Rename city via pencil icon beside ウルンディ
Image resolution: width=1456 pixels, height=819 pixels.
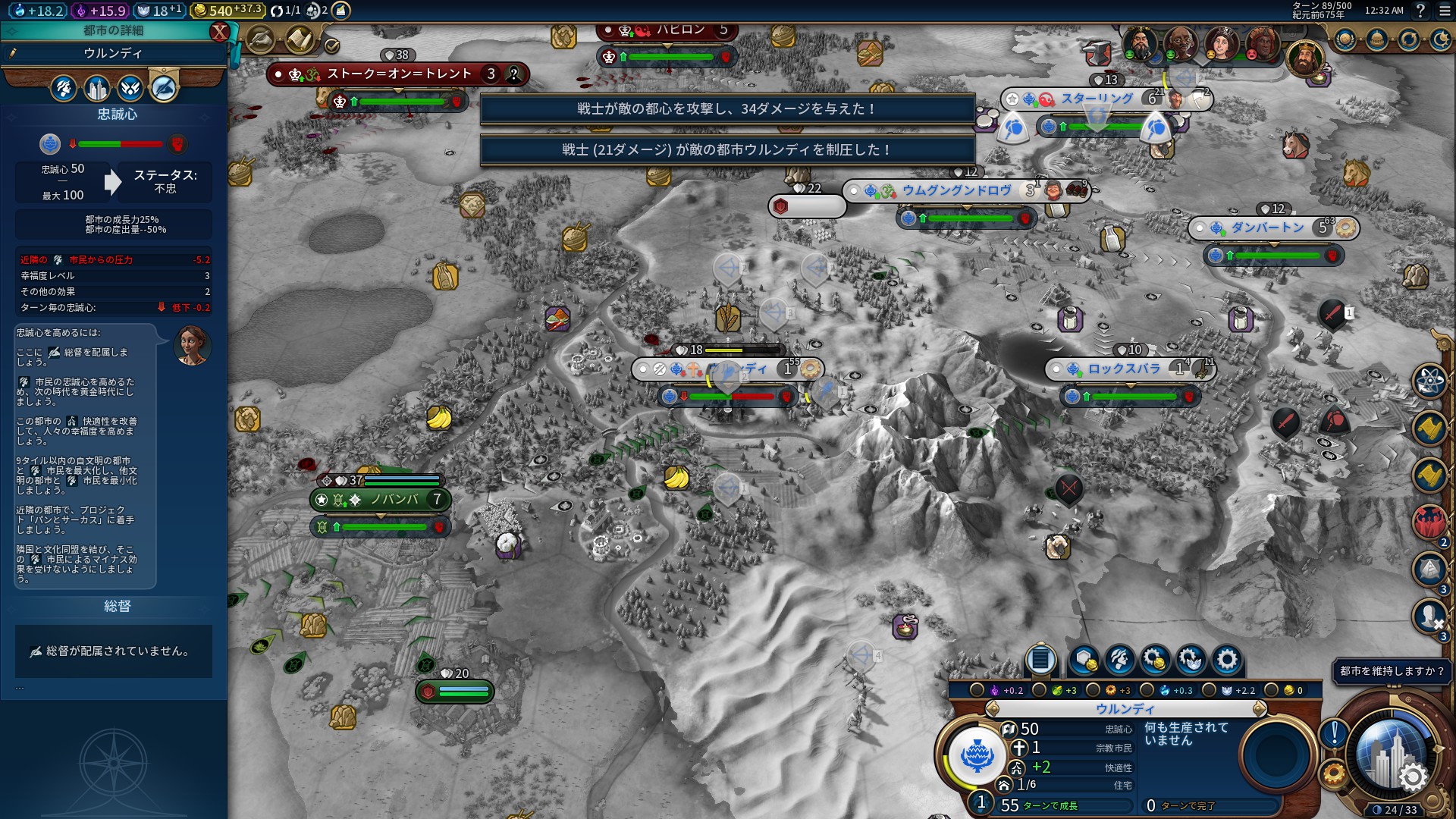click(x=13, y=53)
